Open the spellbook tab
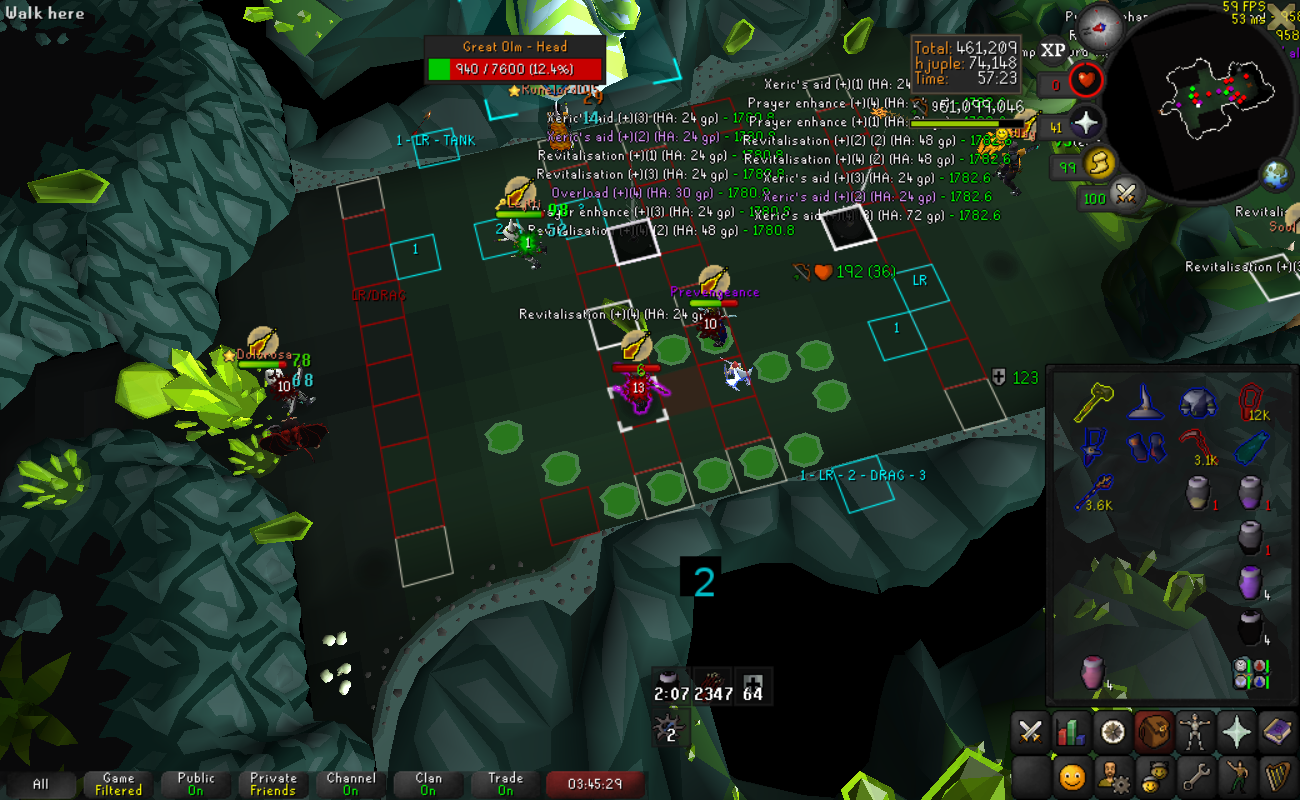1300x800 pixels. (1277, 733)
